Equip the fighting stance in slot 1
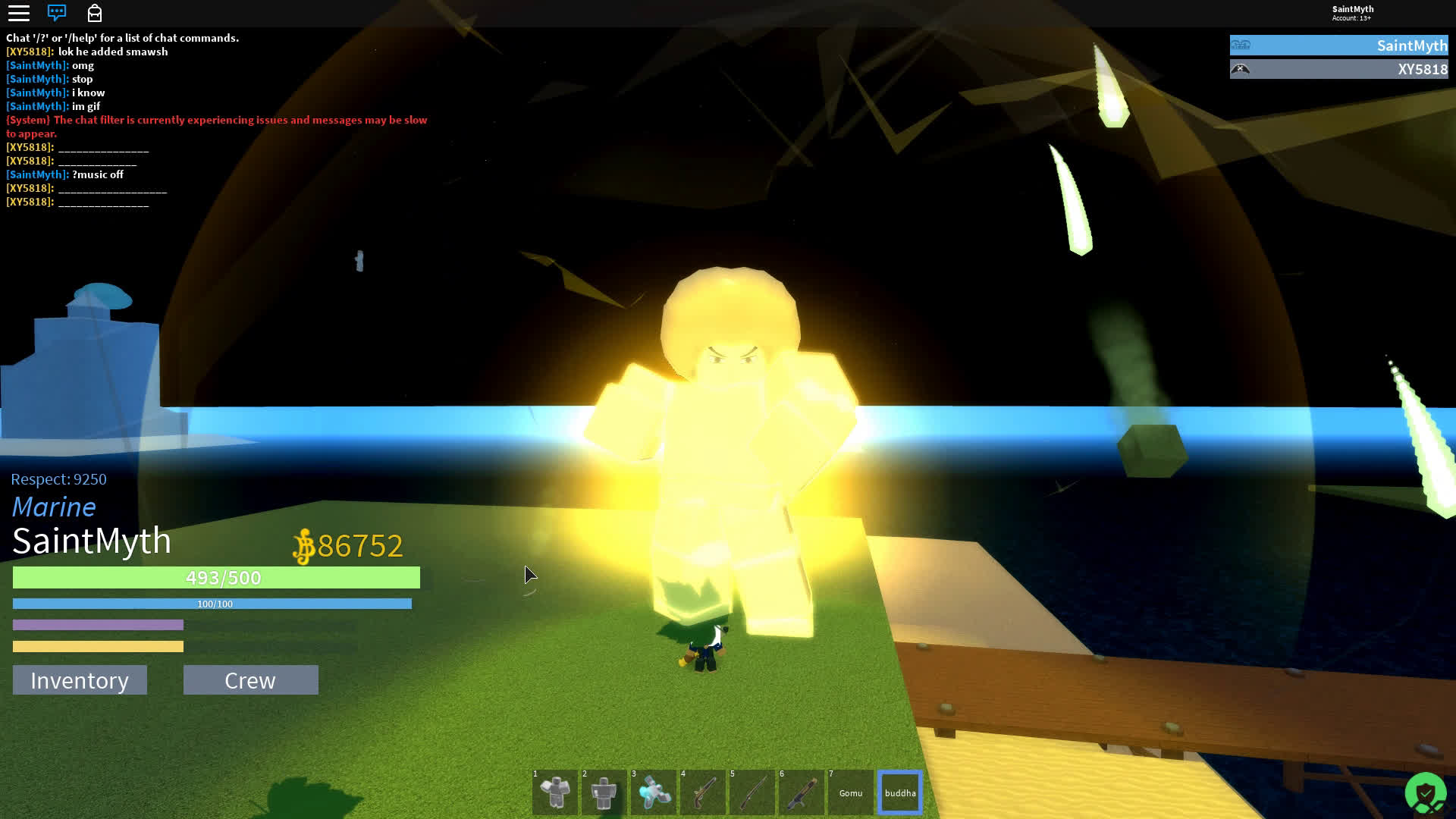This screenshot has height=819, width=1456. click(x=555, y=792)
